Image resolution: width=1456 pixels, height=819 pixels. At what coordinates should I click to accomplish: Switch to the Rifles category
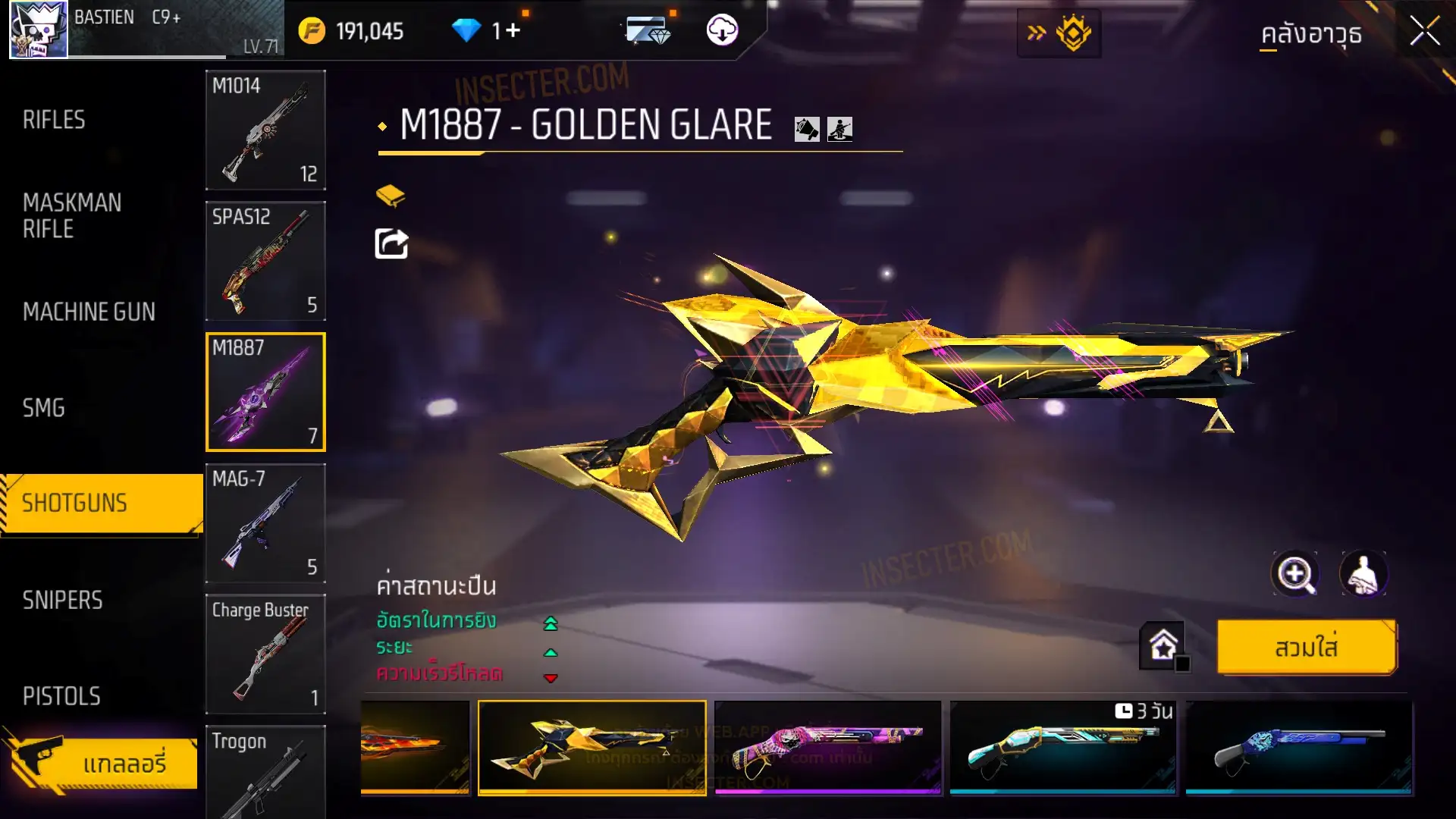(x=54, y=120)
